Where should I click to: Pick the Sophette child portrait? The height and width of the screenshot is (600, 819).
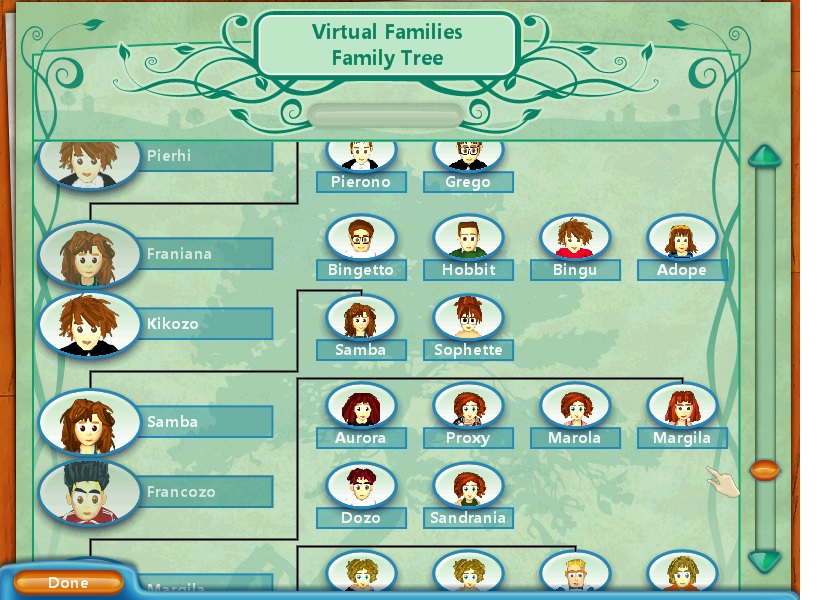pyautogui.click(x=468, y=320)
